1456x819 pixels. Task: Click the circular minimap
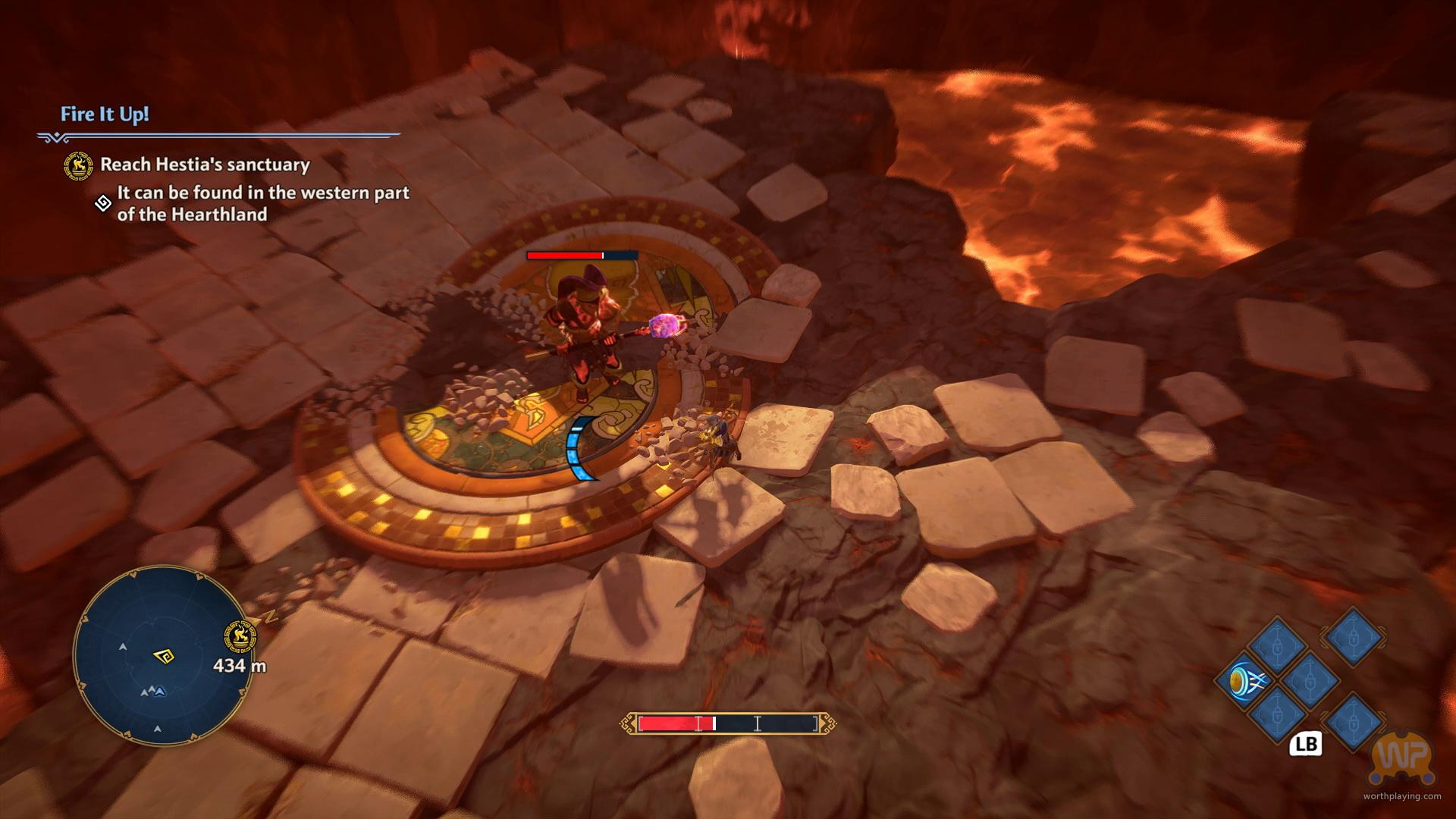point(162,656)
